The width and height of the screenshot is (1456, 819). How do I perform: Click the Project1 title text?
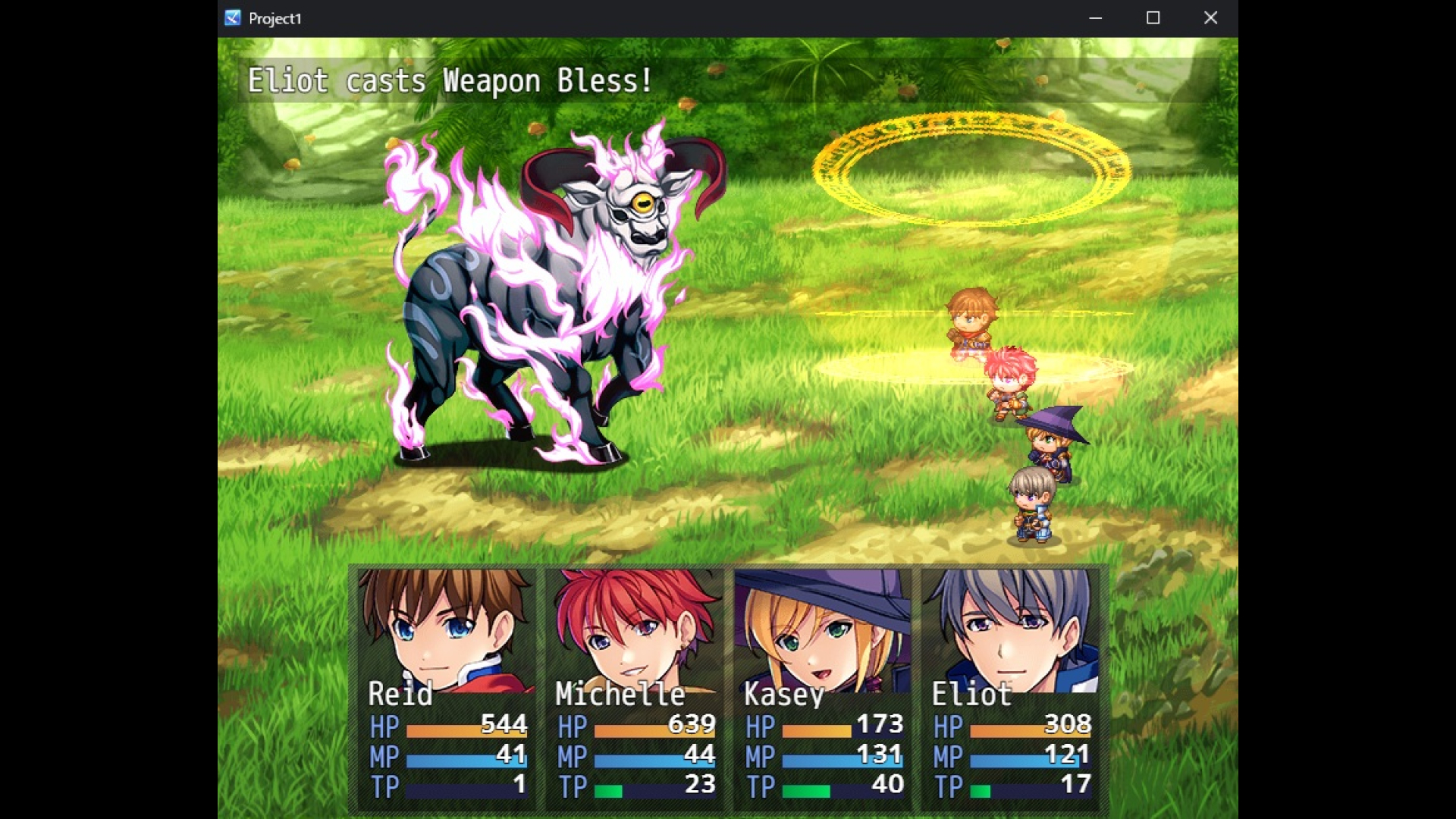click(275, 18)
